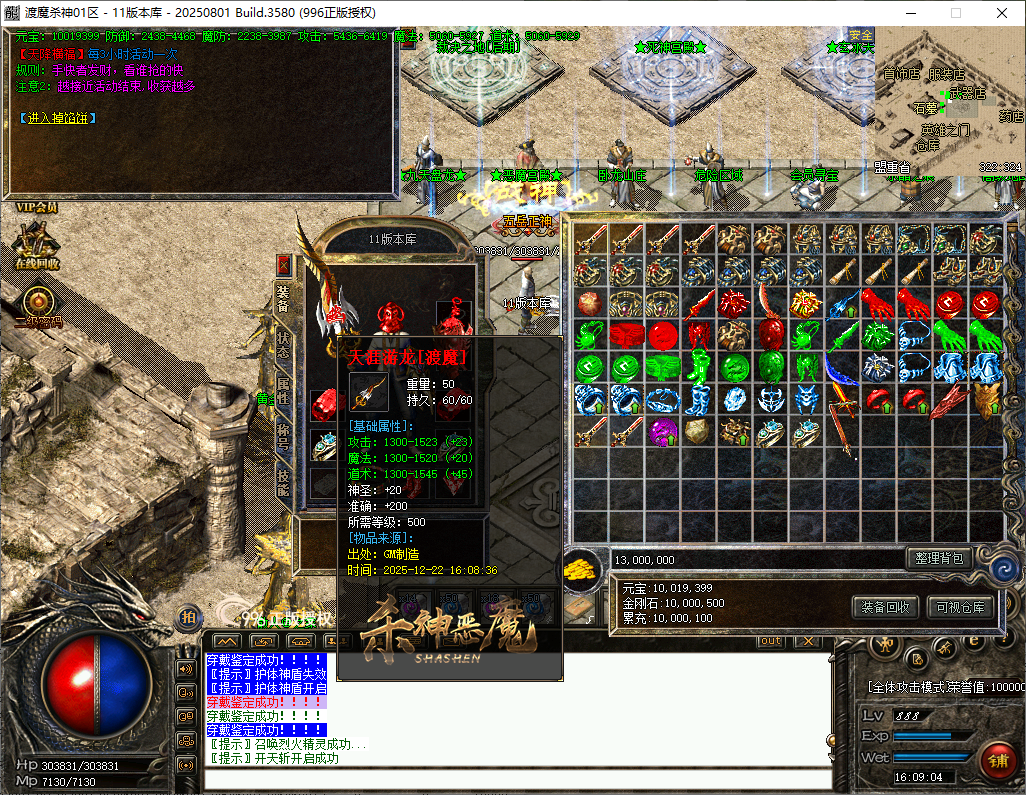Open 装备回收 equipment recycling
1026x795 pixels.
click(x=884, y=606)
